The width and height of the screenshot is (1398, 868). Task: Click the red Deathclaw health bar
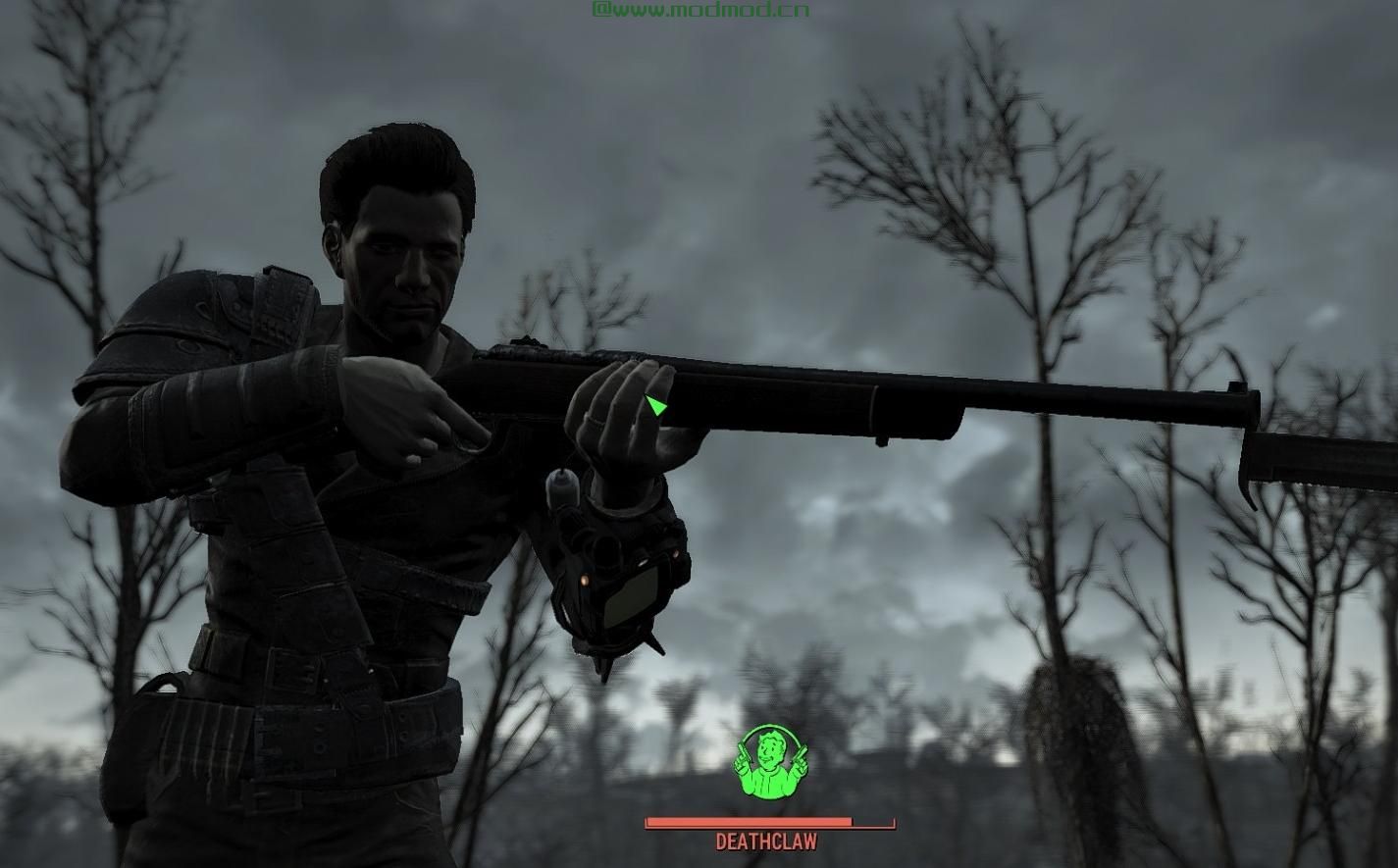tap(769, 821)
